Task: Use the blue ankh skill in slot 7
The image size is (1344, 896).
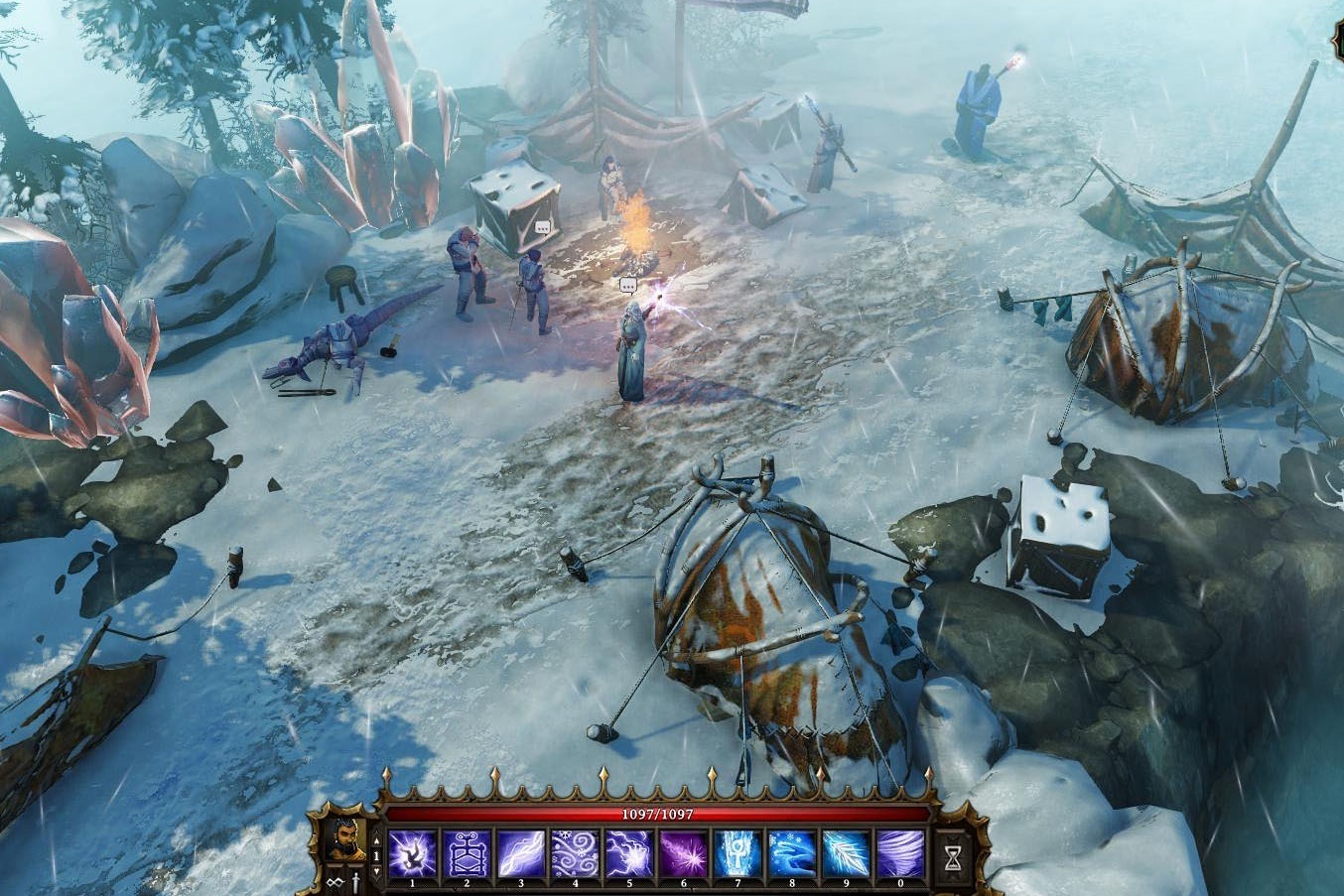Action: (738, 854)
